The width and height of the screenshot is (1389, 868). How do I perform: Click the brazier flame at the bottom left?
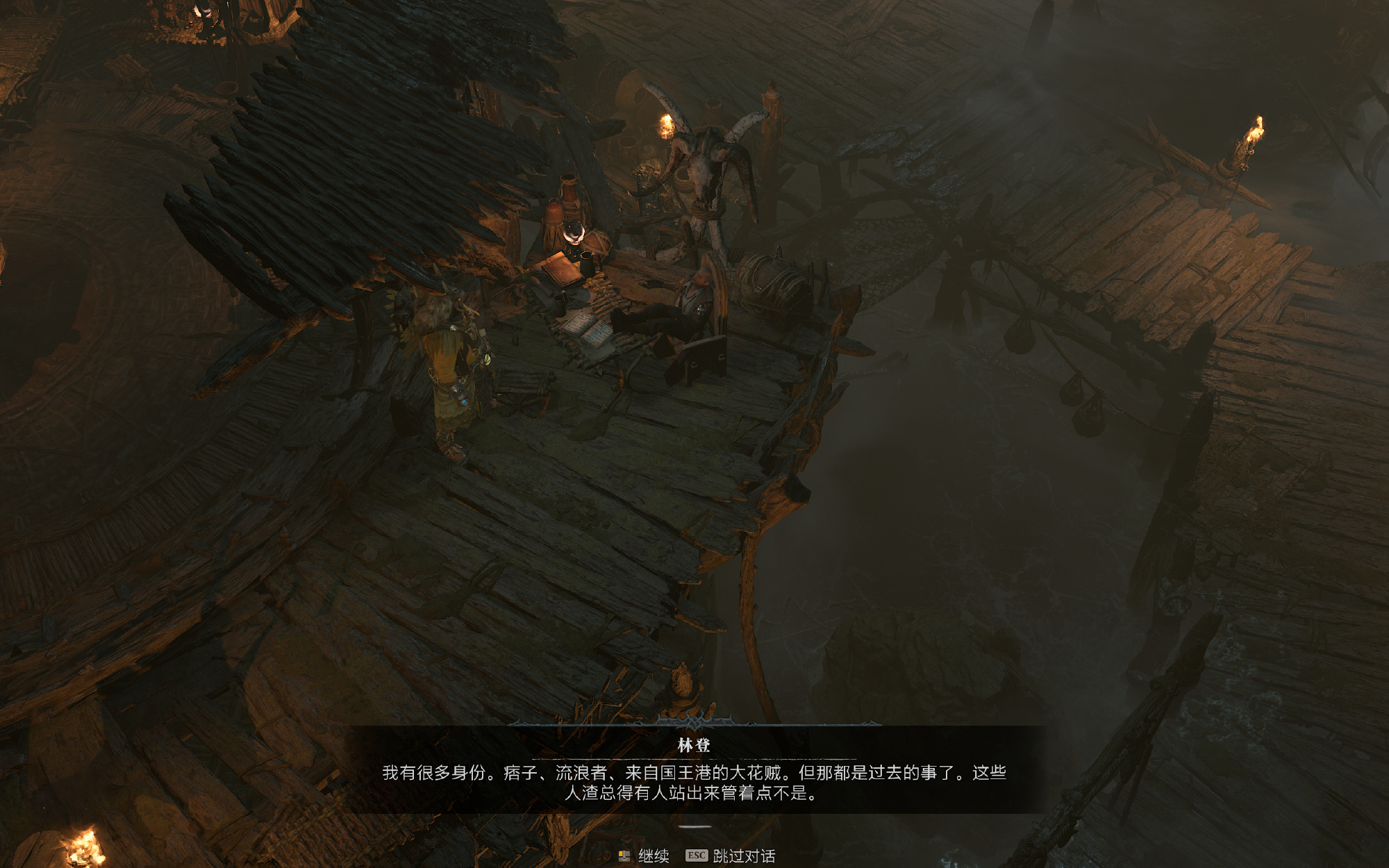[x=83, y=846]
